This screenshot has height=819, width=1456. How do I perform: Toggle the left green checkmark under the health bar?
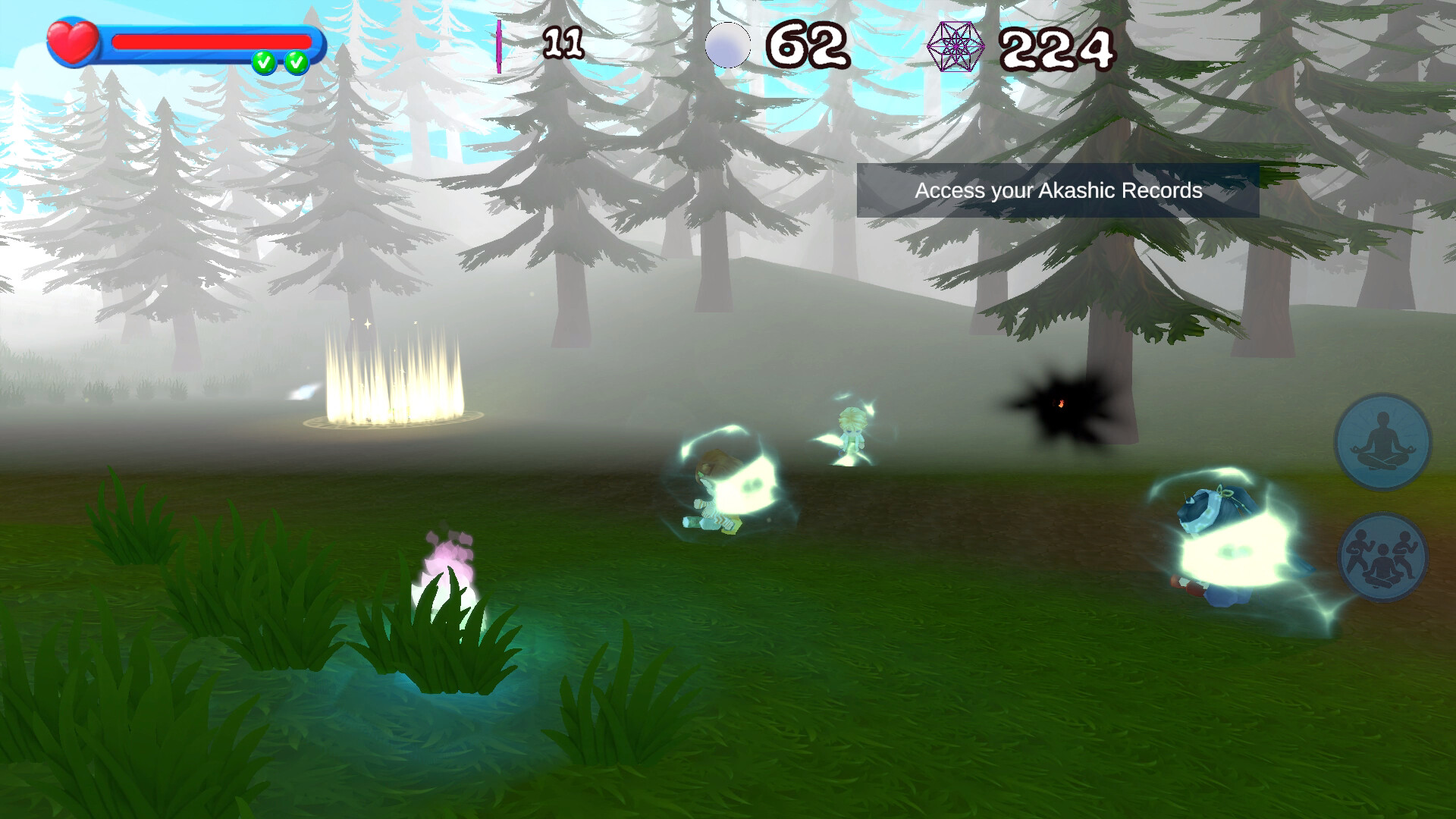tap(265, 60)
